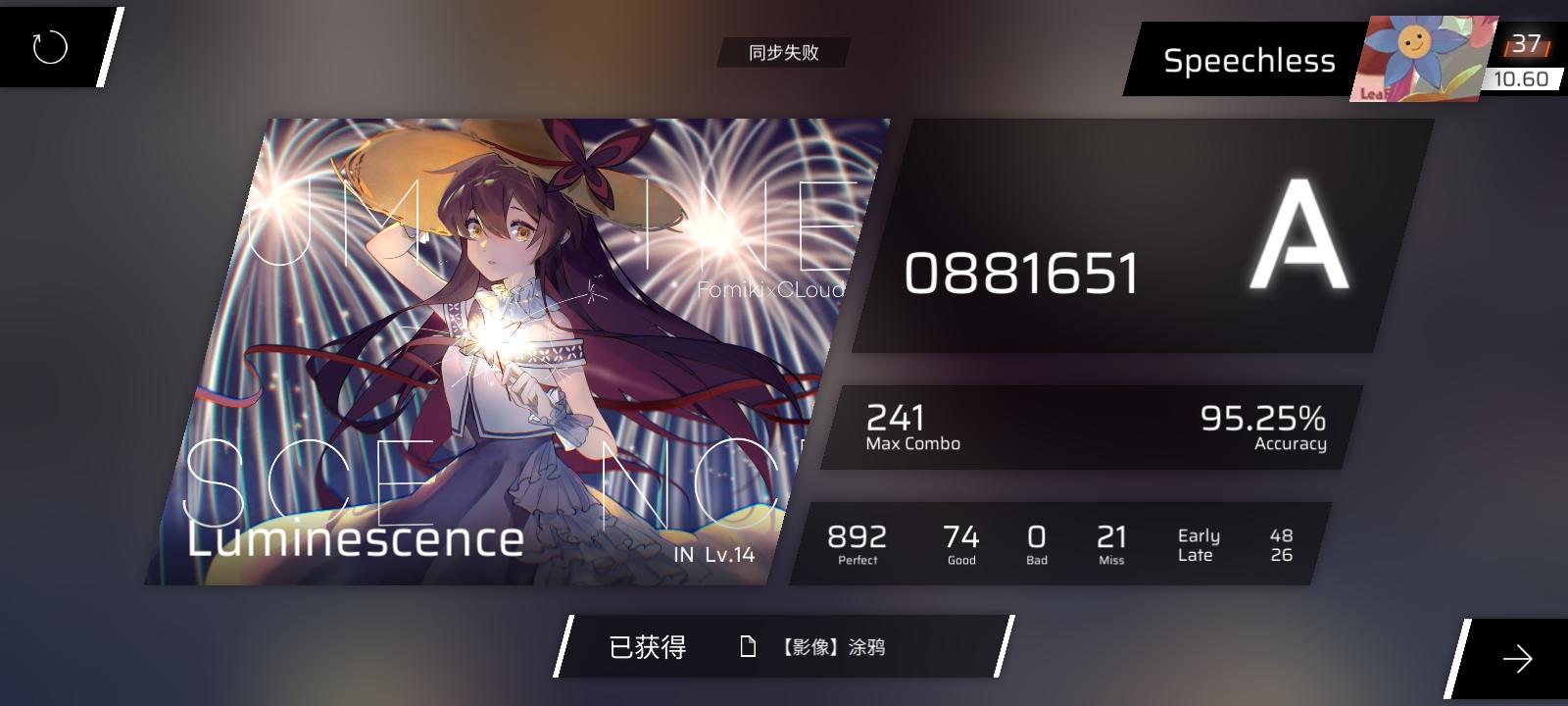
Task: Click the 同步失败 sync status indicator
Action: [x=783, y=54]
